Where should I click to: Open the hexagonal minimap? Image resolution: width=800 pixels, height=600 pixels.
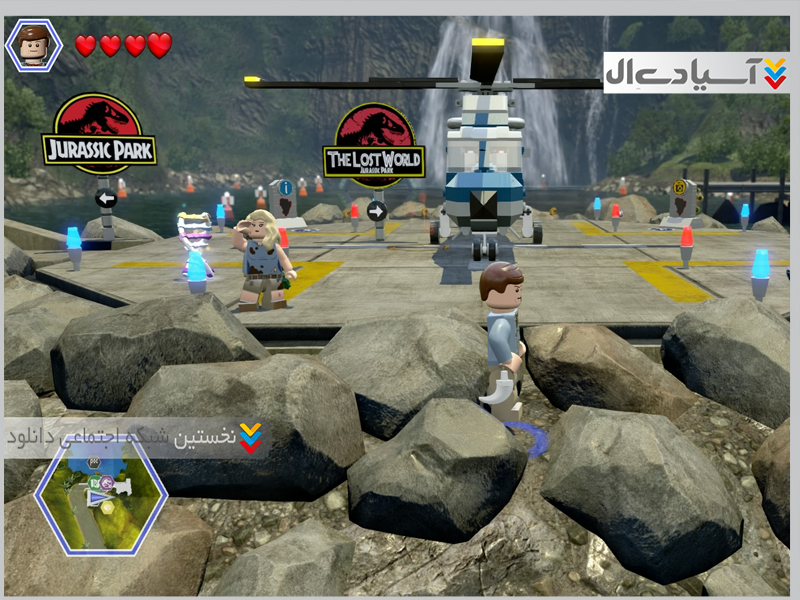(x=101, y=496)
